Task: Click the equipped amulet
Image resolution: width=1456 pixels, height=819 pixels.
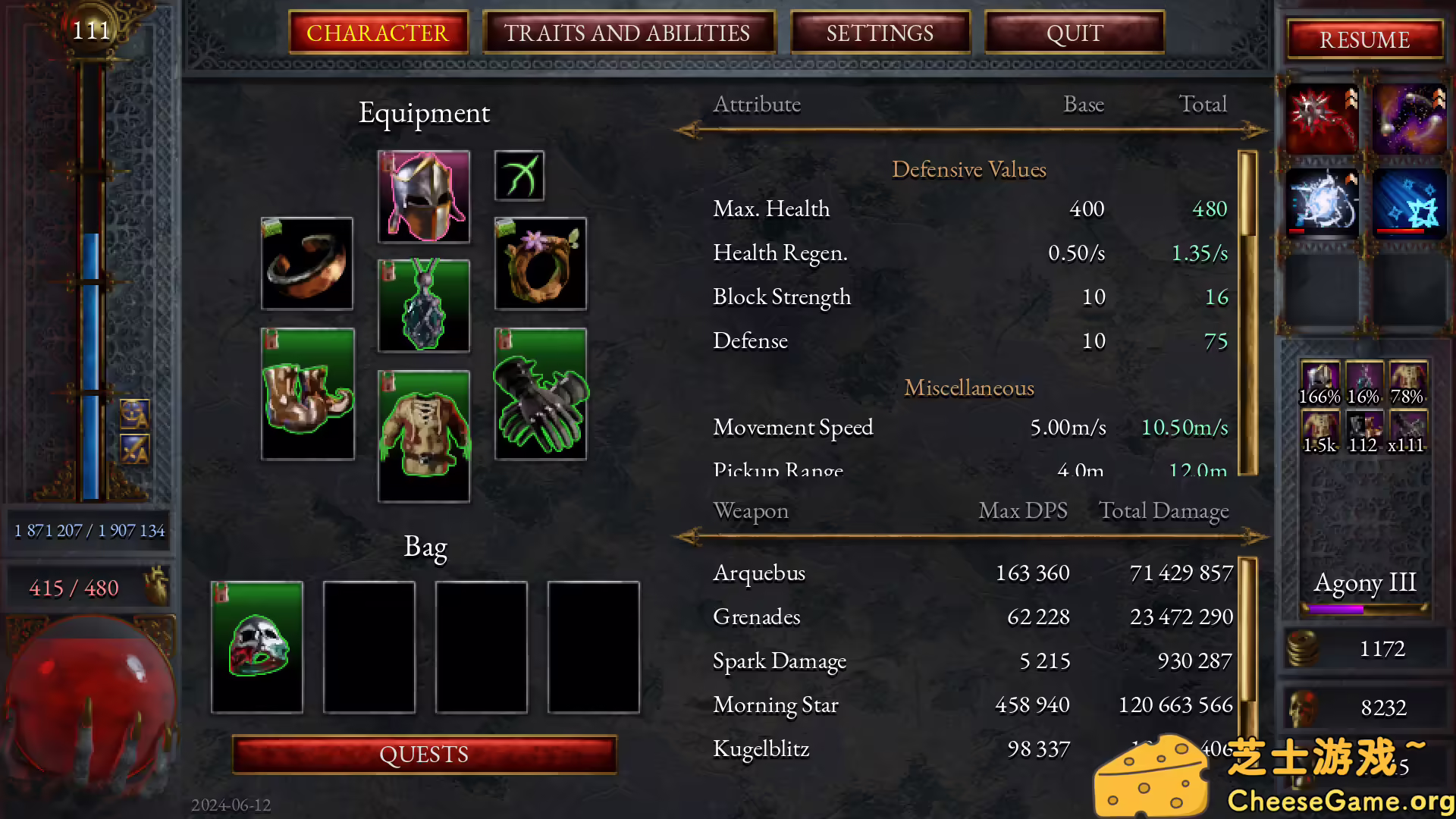Action: coord(423,306)
